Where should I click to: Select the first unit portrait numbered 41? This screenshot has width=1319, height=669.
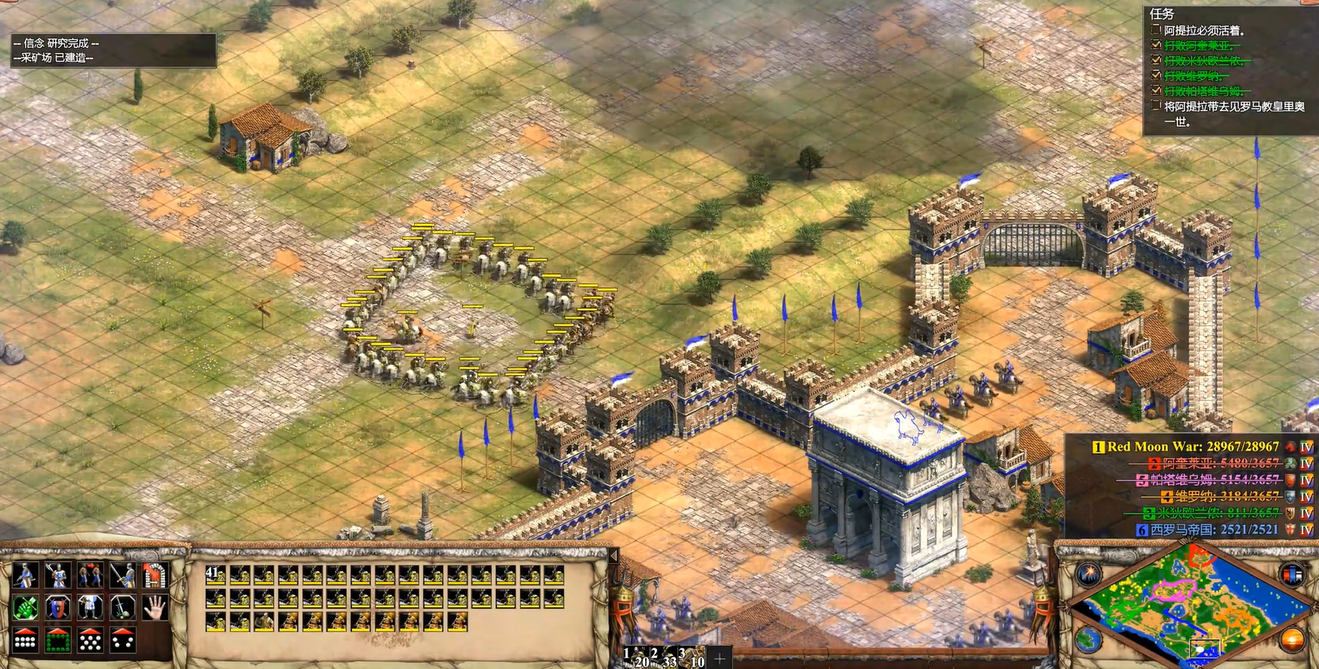214,575
